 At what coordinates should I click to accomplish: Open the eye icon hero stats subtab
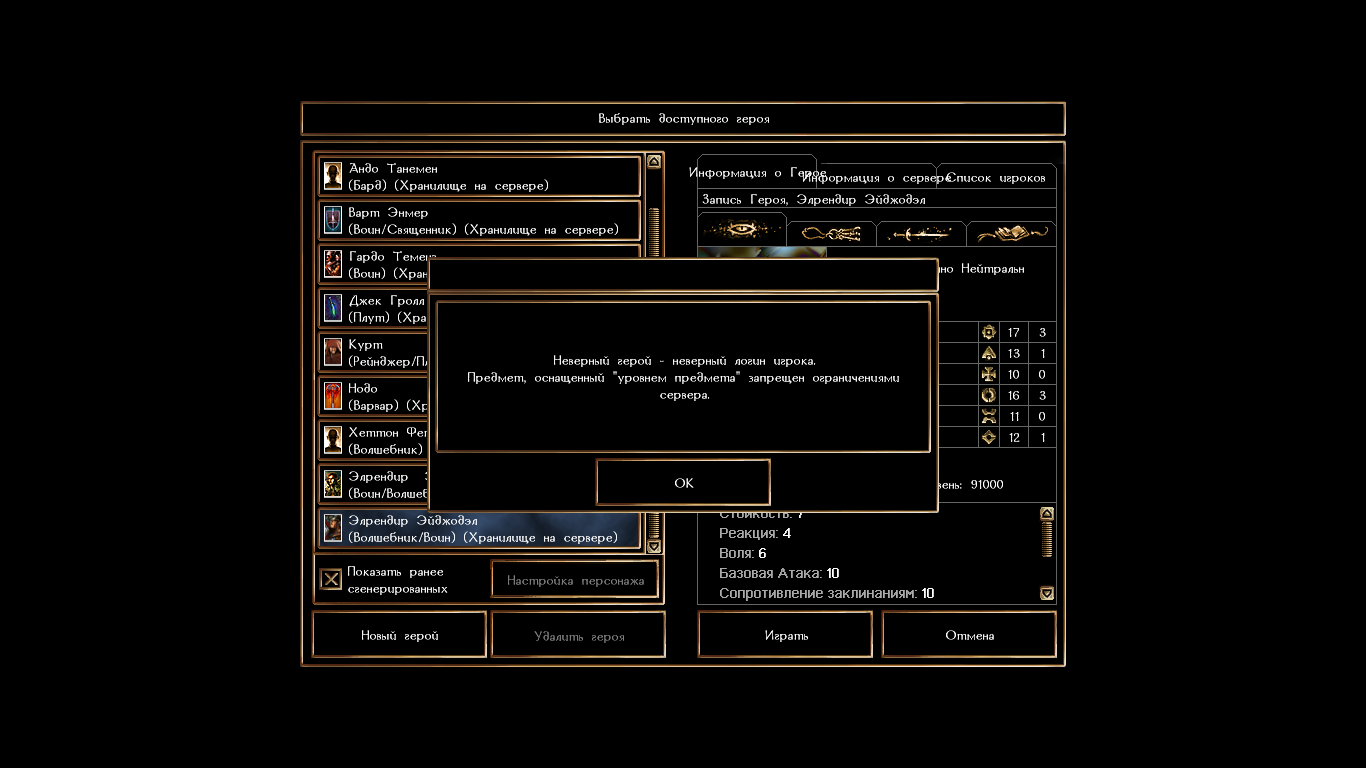click(742, 231)
